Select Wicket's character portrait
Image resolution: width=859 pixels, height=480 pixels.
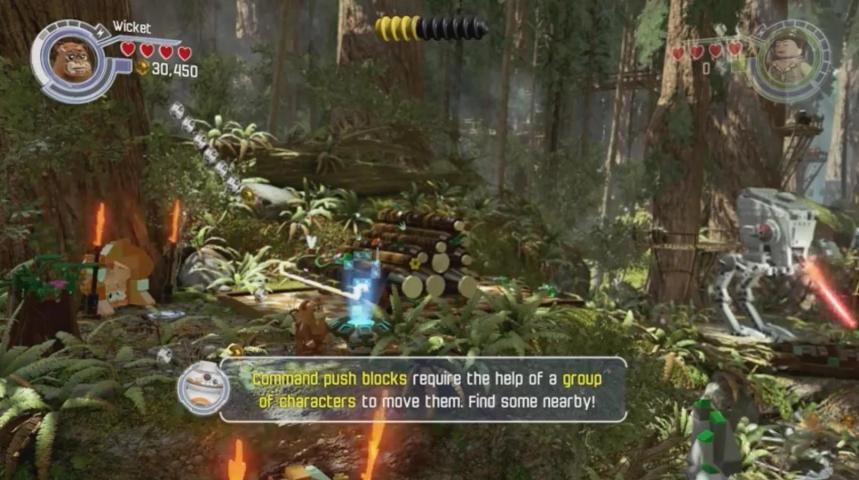point(74,60)
